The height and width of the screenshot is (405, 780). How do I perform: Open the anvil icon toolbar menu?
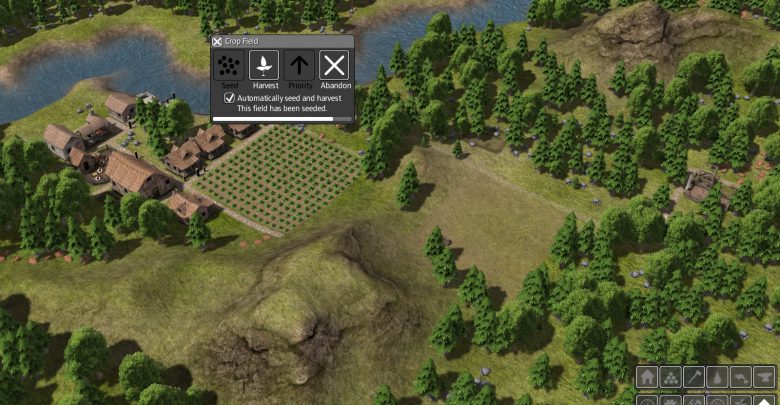pos(766,378)
